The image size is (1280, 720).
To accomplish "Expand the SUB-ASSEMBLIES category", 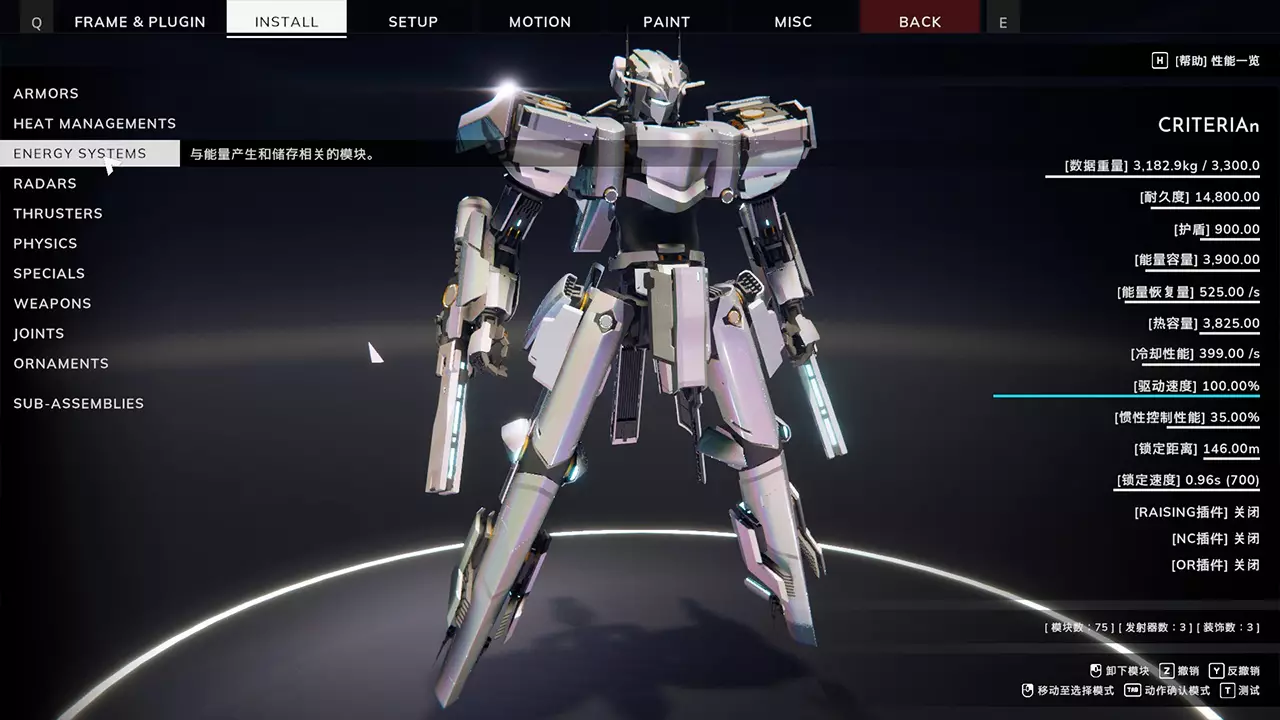I will coord(78,403).
